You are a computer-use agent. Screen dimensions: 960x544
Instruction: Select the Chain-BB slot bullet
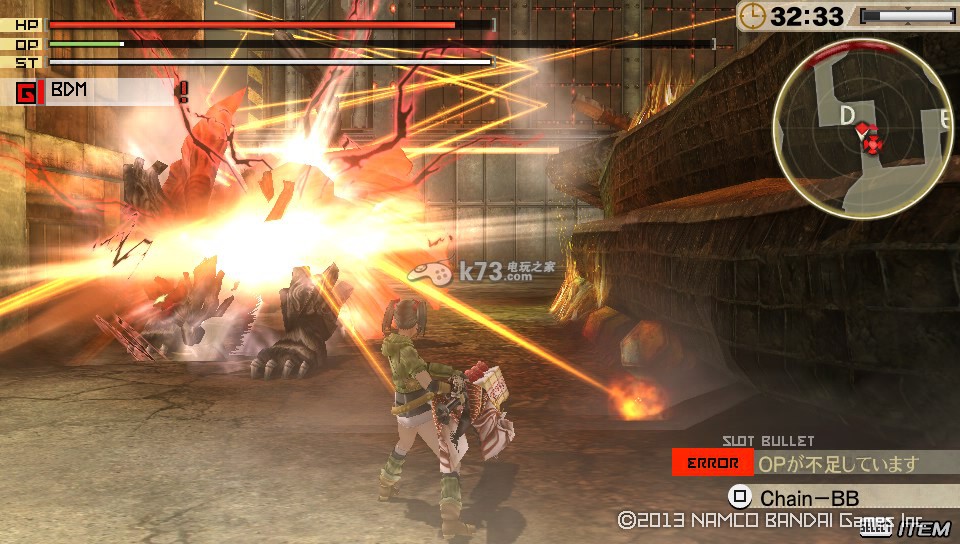pos(808,497)
